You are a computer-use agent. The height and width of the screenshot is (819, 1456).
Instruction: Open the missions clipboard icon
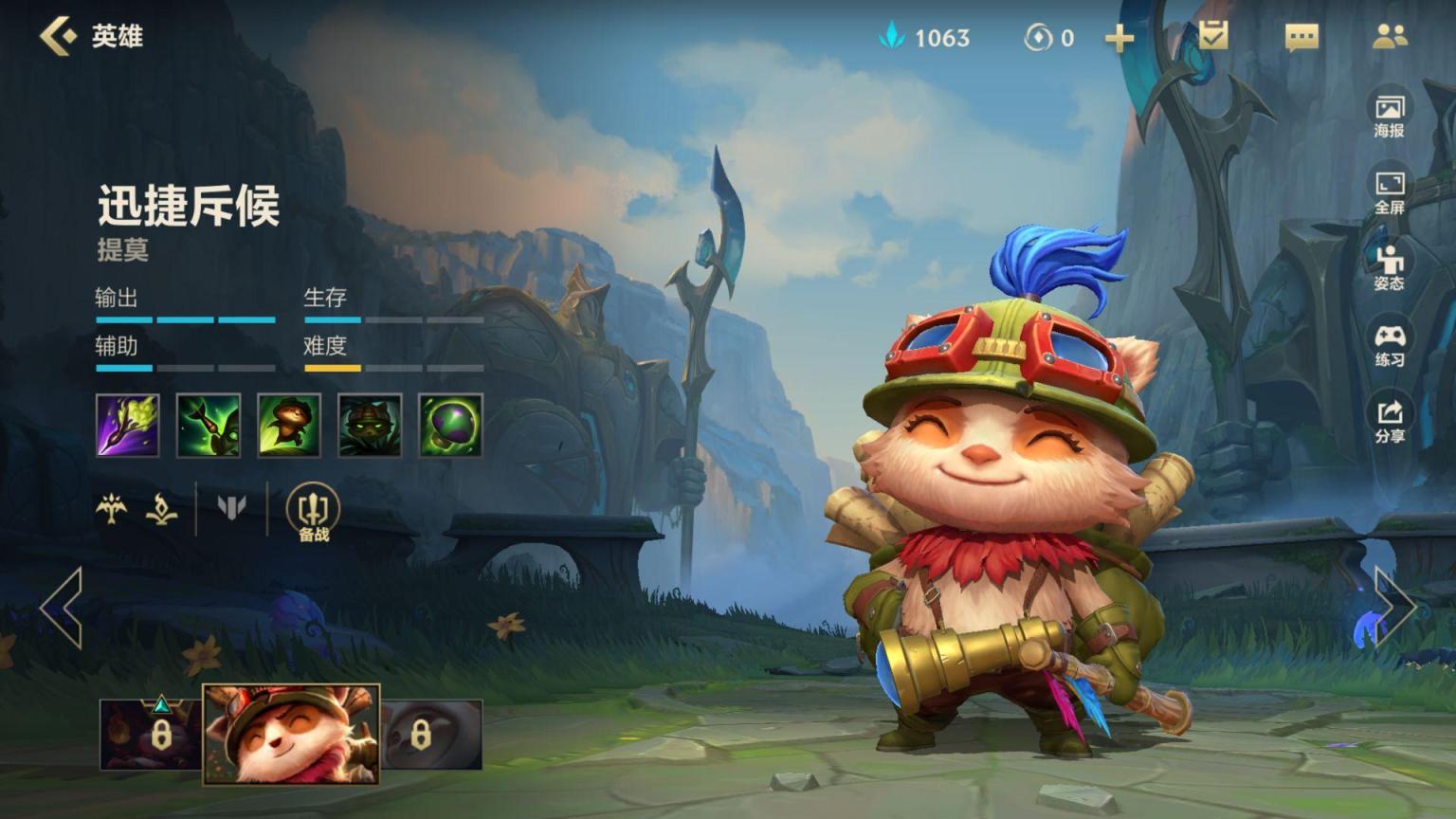pyautogui.click(x=1212, y=36)
